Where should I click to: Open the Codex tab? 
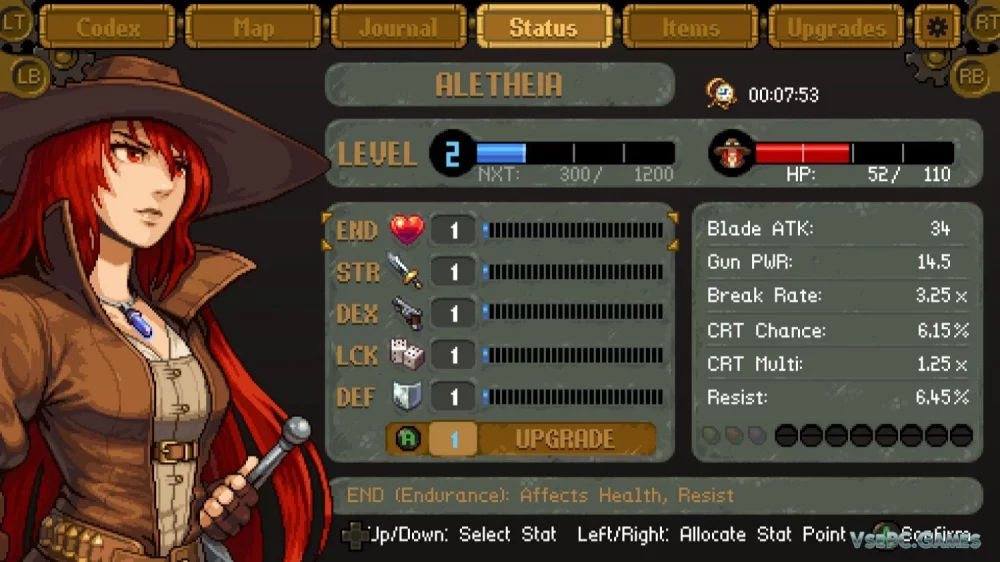tap(108, 27)
